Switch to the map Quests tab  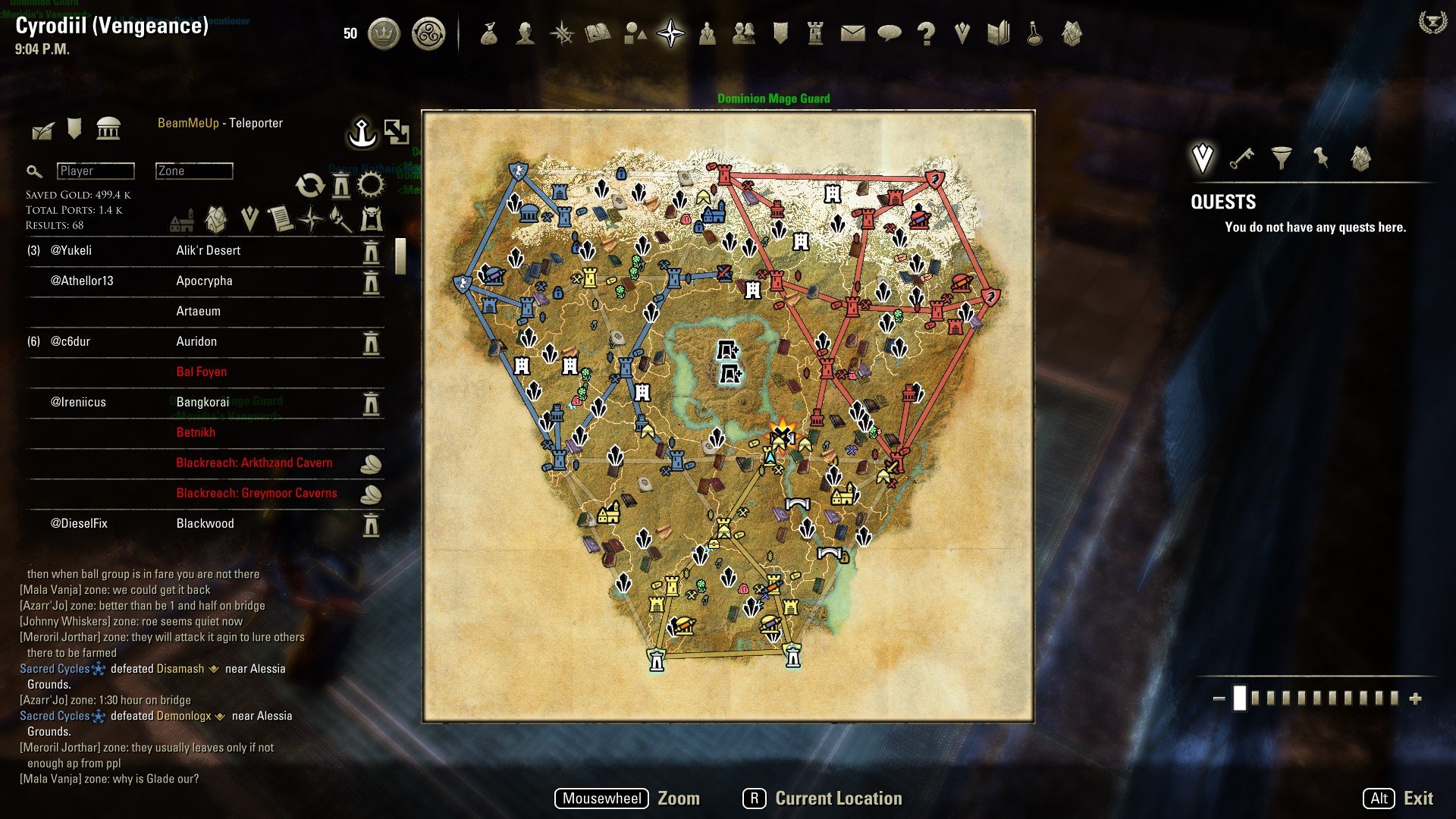pos(1203,158)
